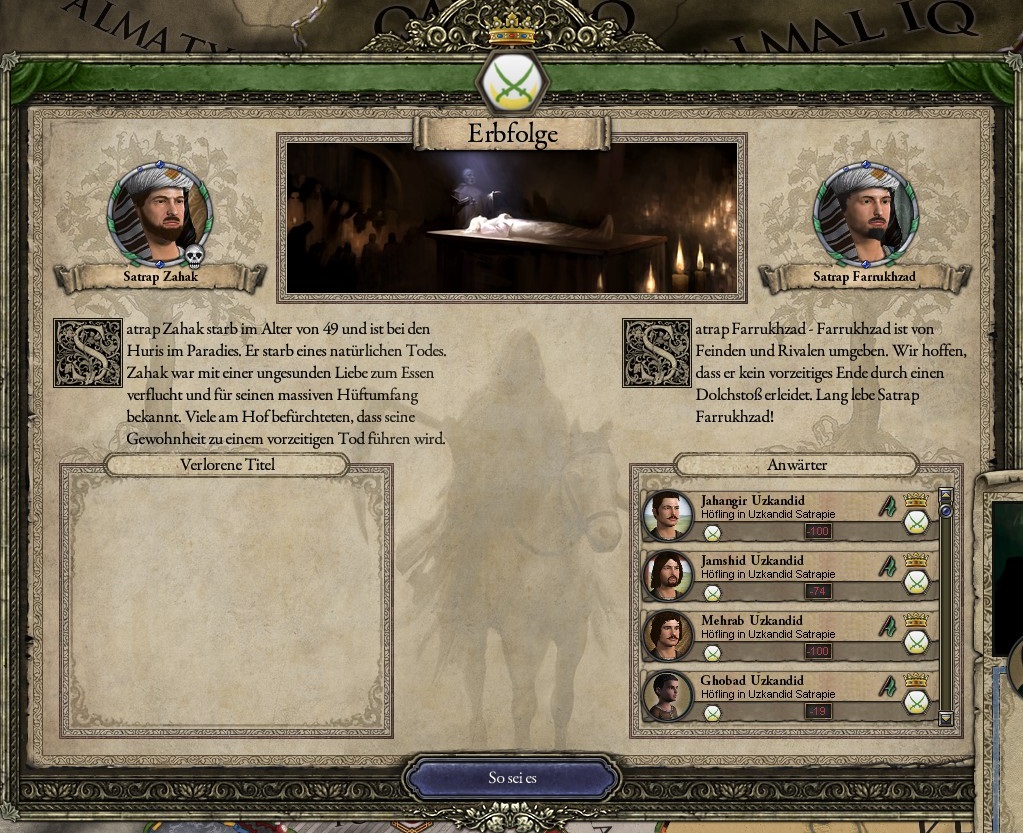Select claimant Ghobad Uzkandid's portrait

coord(667,695)
